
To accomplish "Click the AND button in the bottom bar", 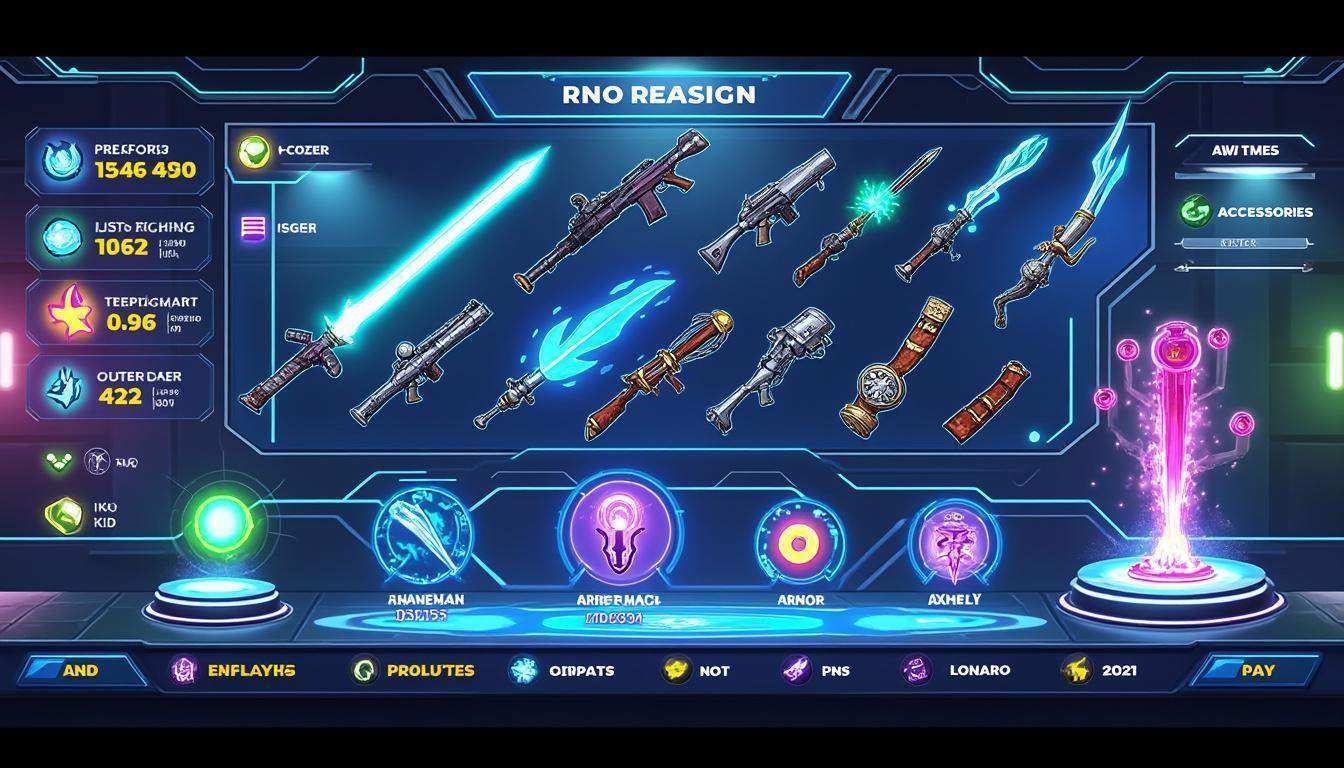I will [x=81, y=670].
